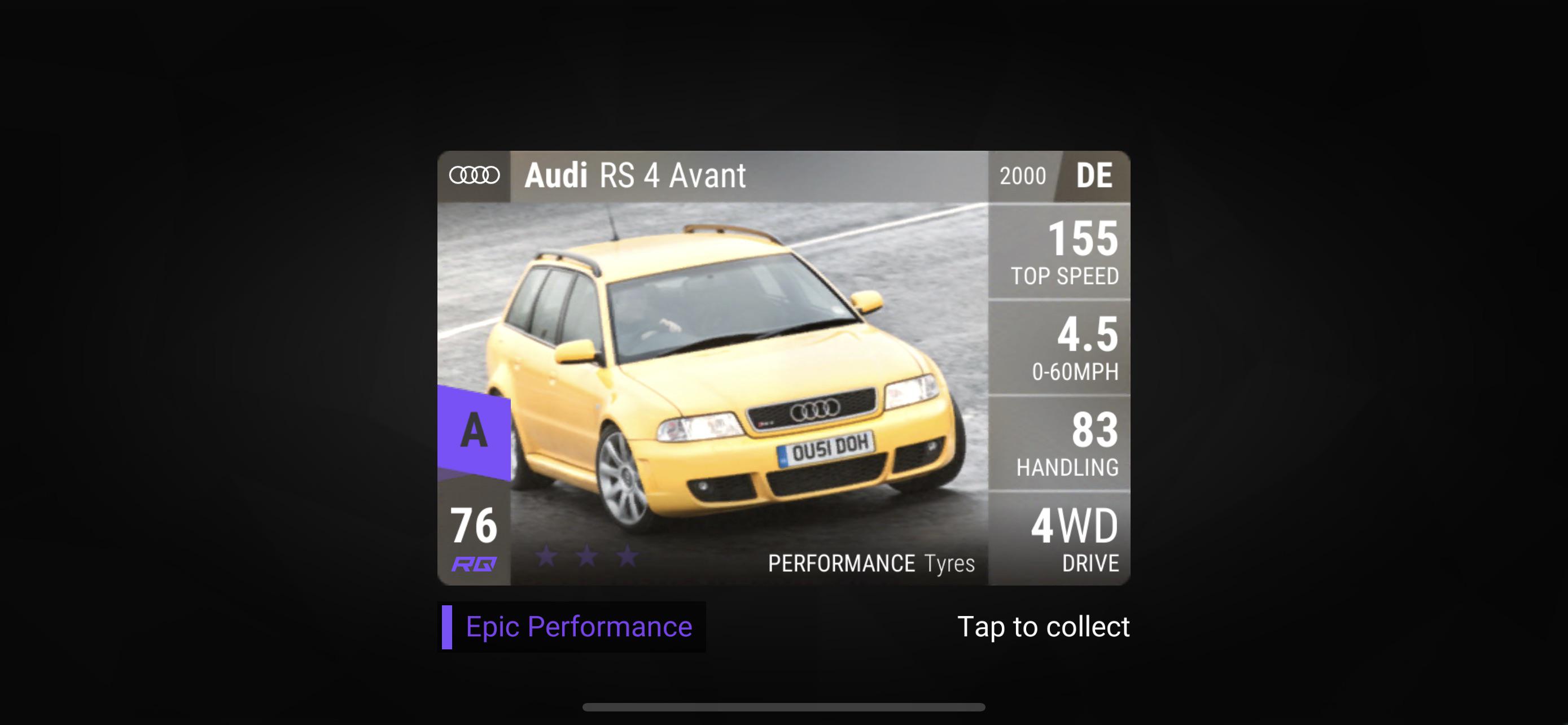Click the second star rating icon
1568x725 pixels.
pyautogui.click(x=586, y=557)
